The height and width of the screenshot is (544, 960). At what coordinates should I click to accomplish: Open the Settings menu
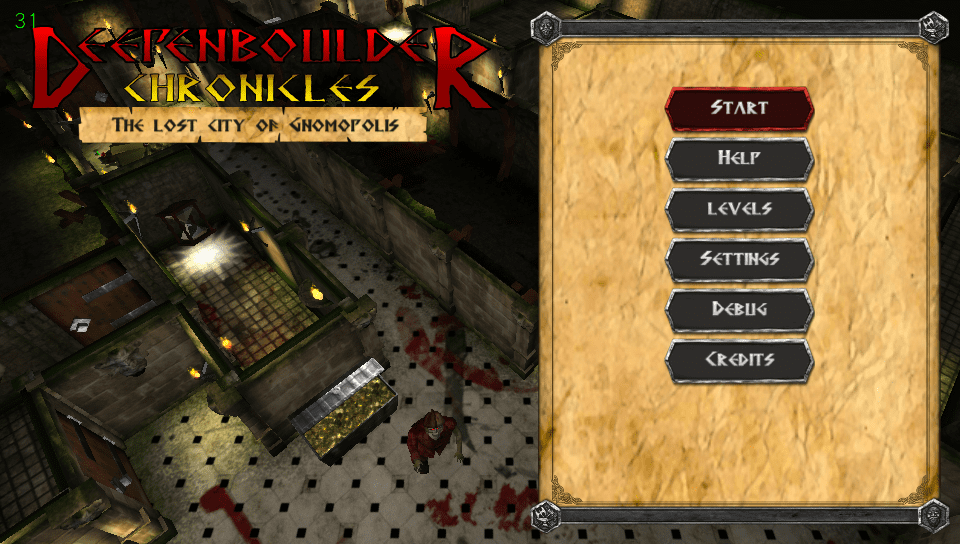click(x=739, y=259)
